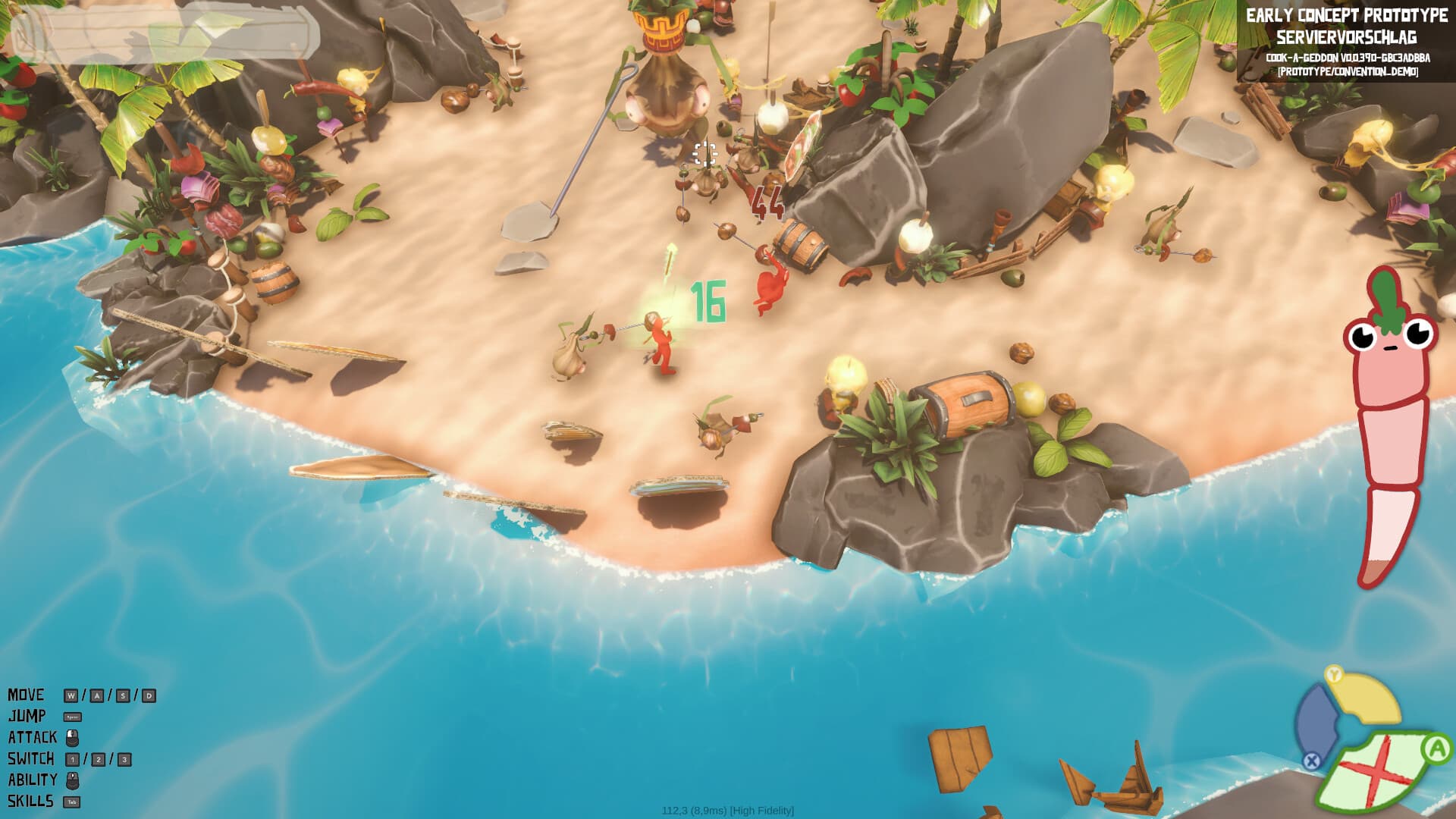
Task: Select weapon Switch slot 1 key icon
Action: pos(73,759)
